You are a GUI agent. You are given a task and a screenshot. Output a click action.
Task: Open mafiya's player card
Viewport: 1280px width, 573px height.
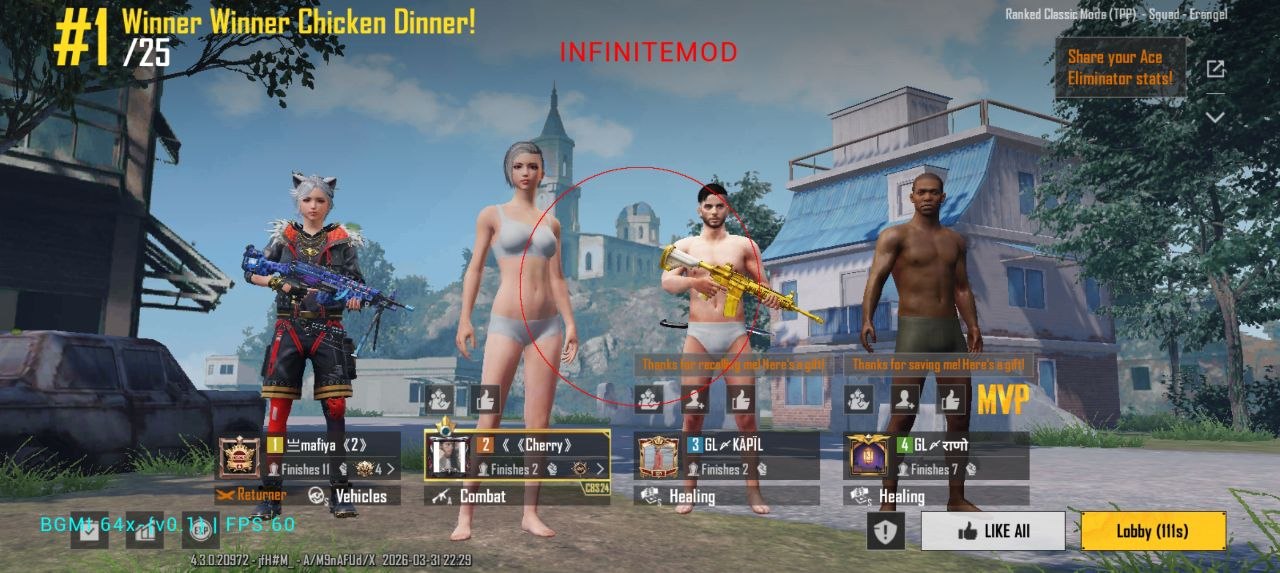click(332, 456)
